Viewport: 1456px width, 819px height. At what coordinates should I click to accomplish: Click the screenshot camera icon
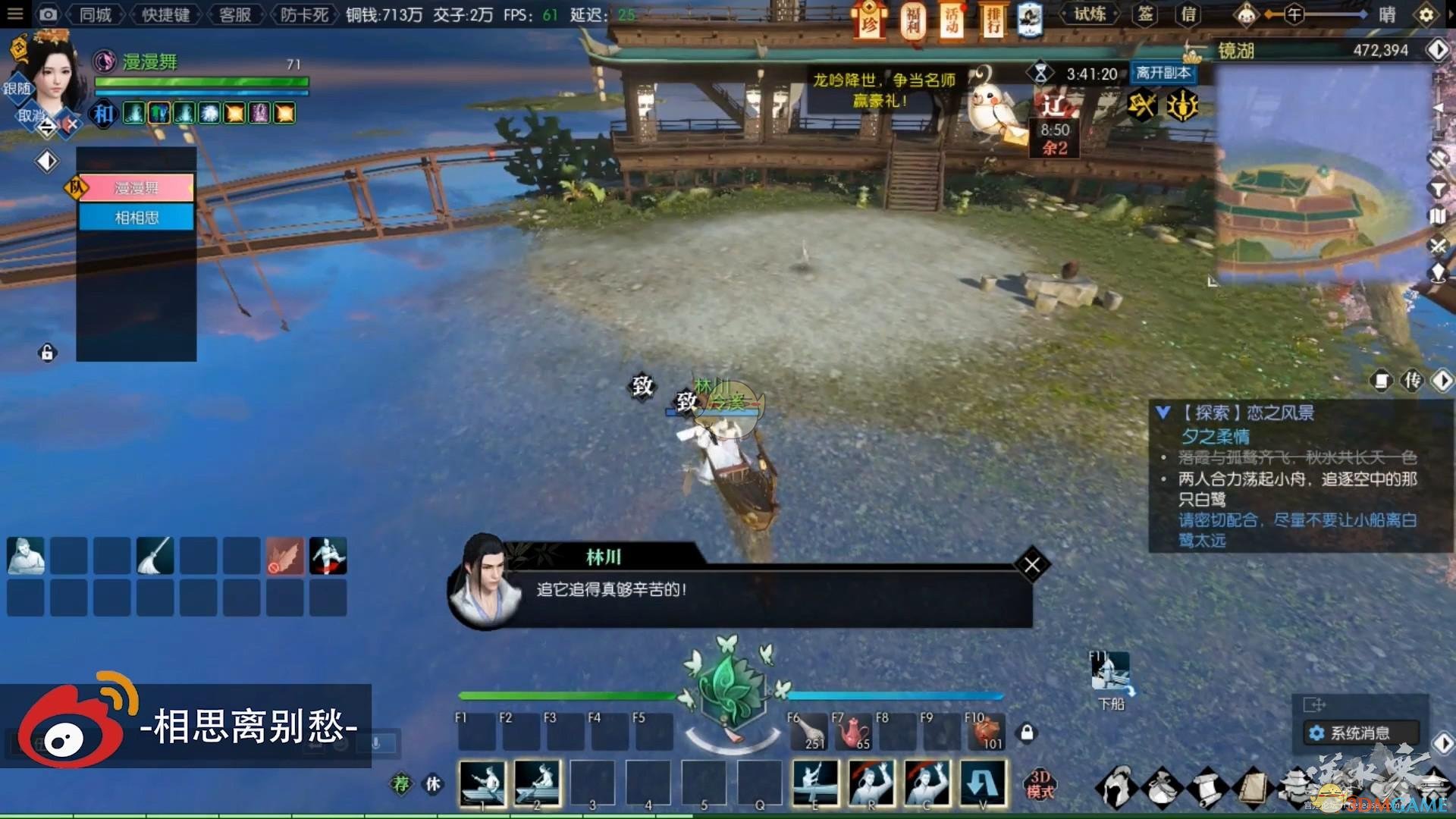(x=48, y=14)
